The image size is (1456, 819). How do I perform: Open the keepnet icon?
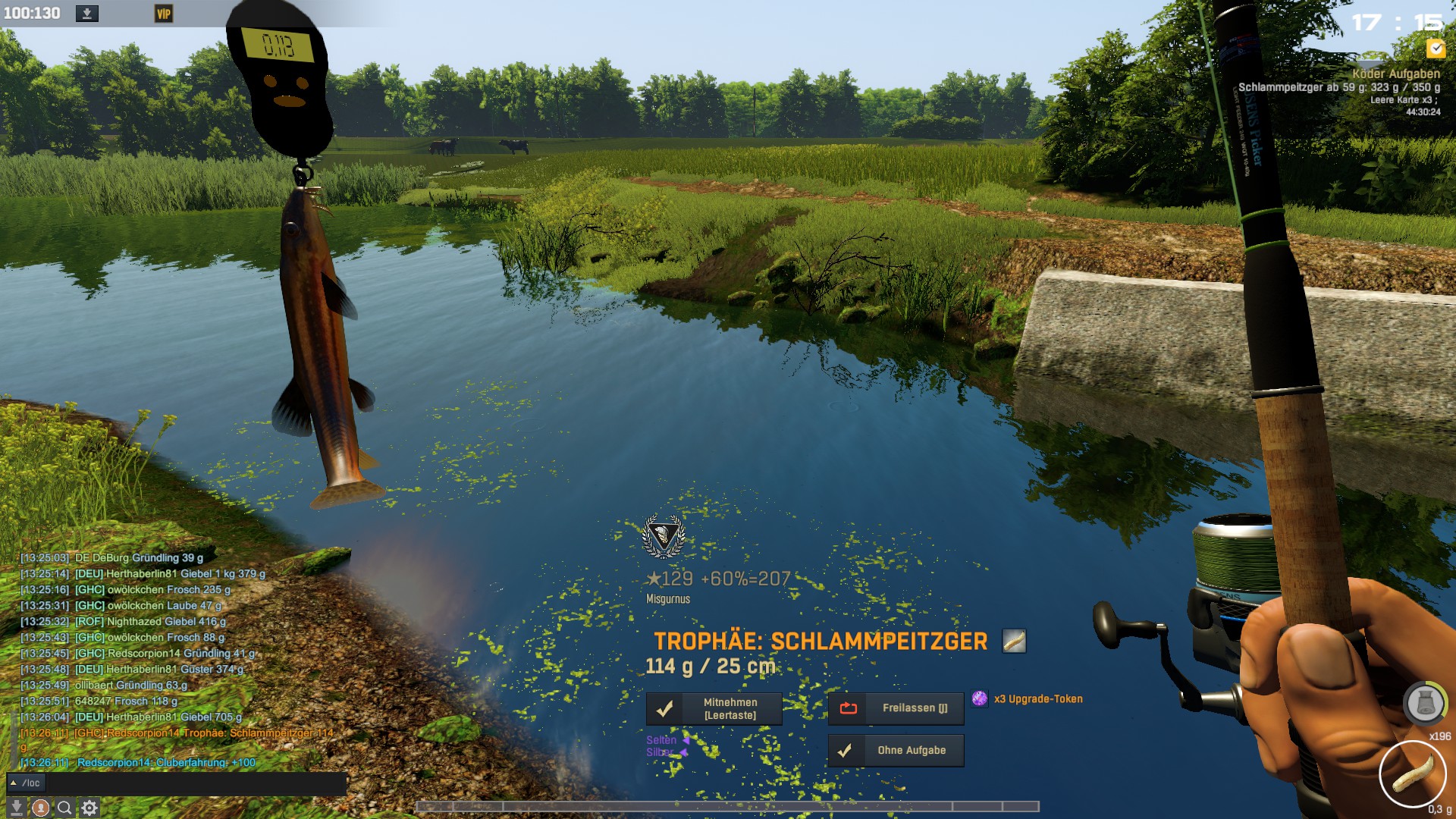1424,704
